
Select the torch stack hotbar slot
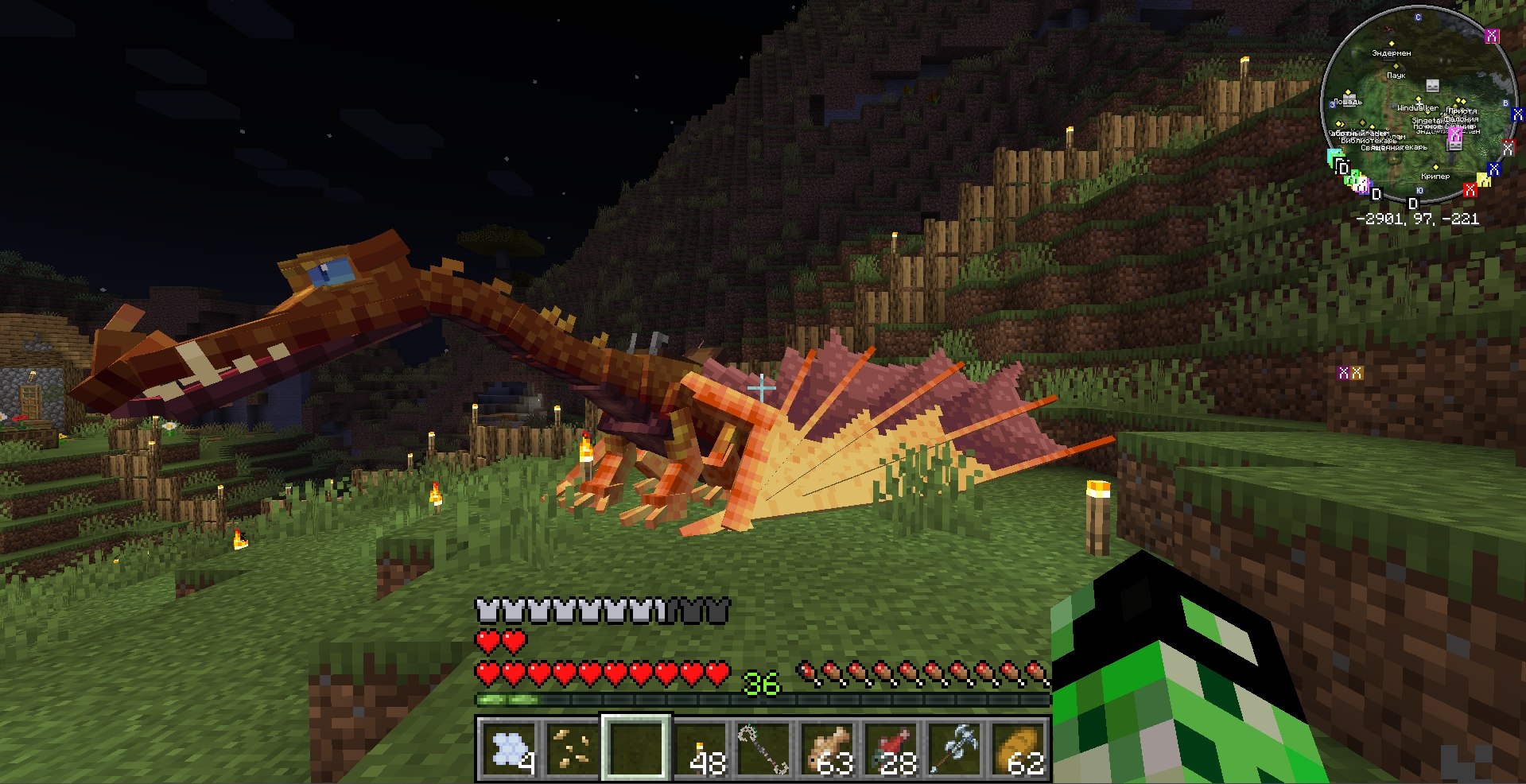(700, 748)
